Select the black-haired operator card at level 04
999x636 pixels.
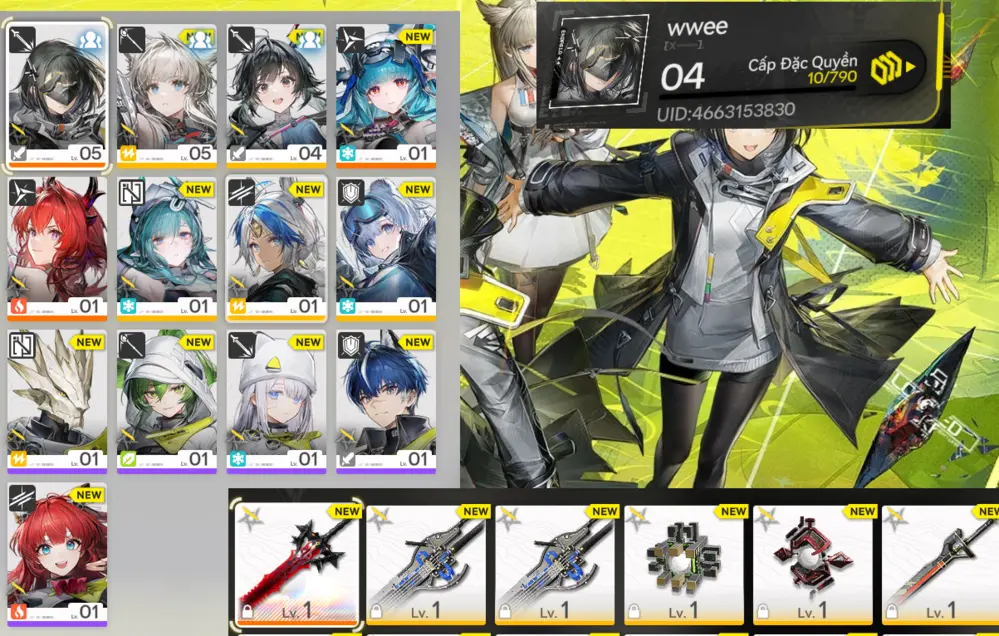(x=276, y=94)
